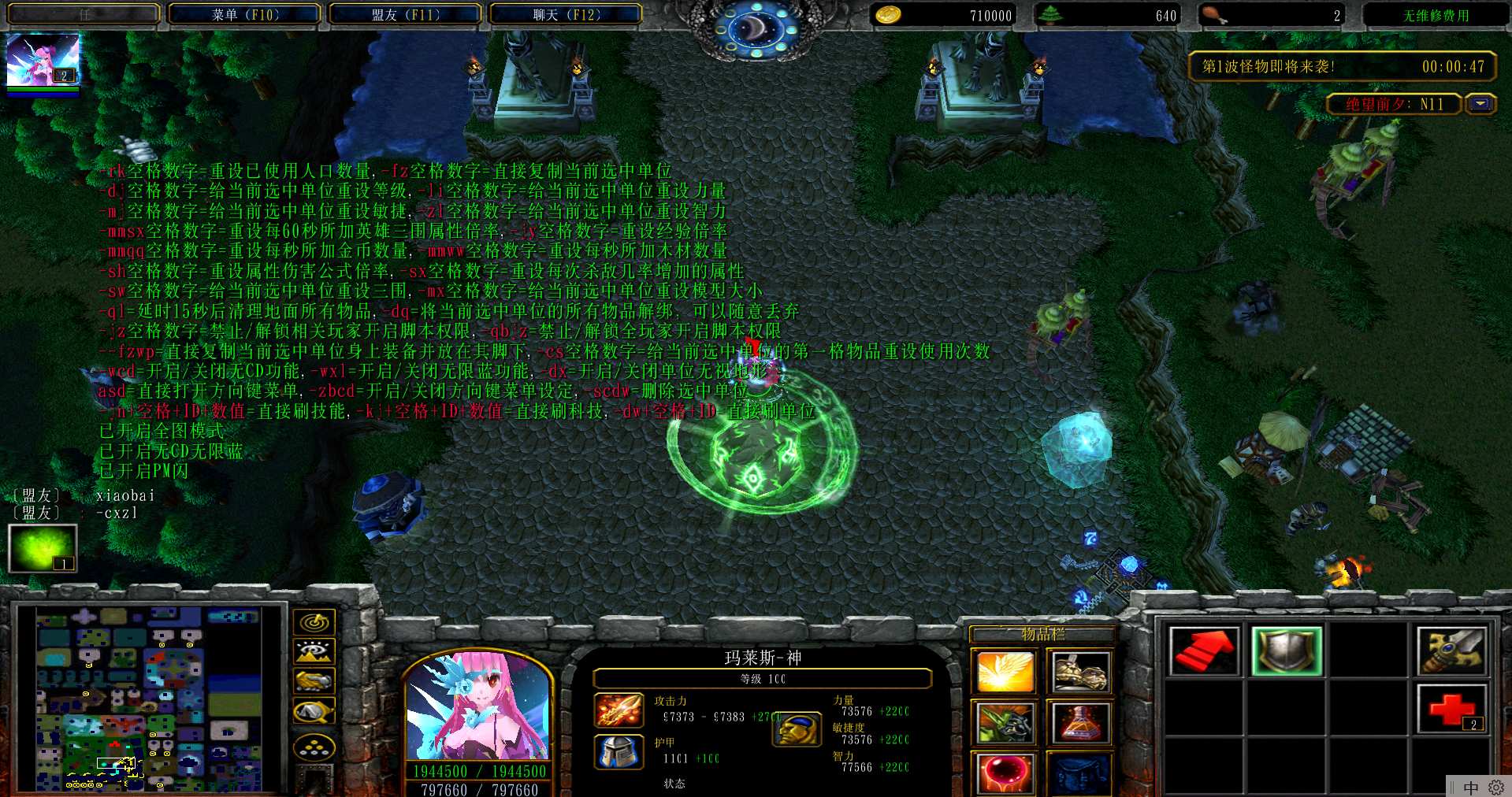Click the pink-haired hero portrait
This screenshot has height=797, width=1512.
pyautogui.click(x=477, y=706)
